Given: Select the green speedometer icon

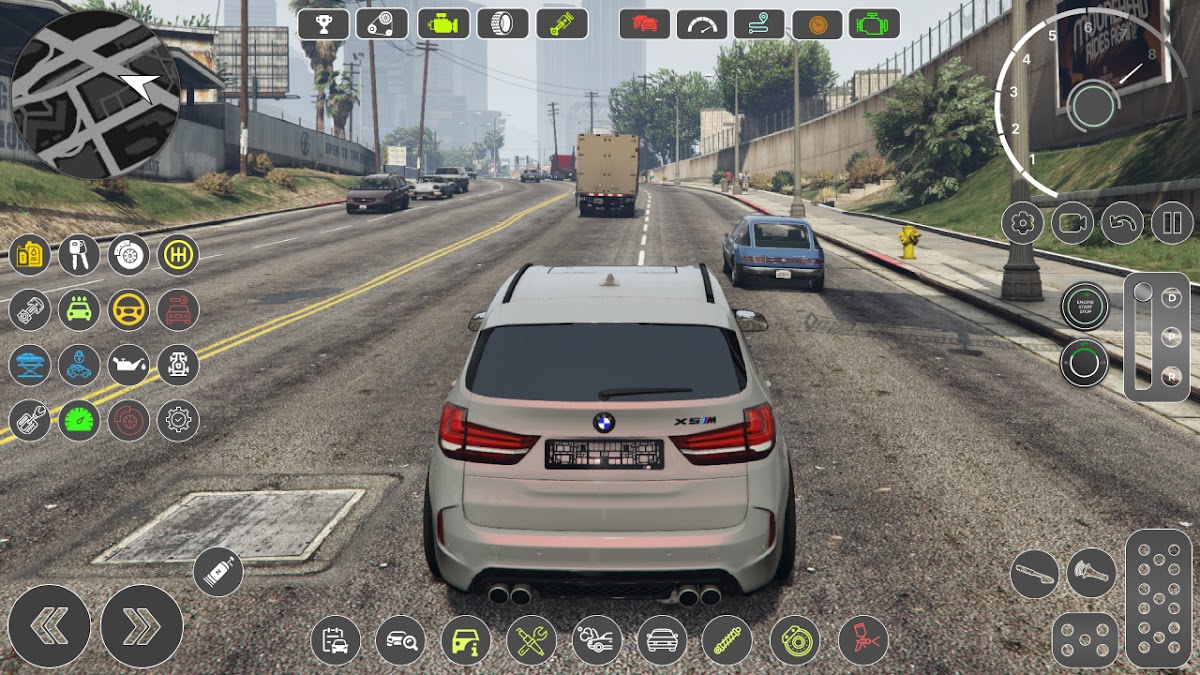Looking at the screenshot, I should (x=79, y=421).
